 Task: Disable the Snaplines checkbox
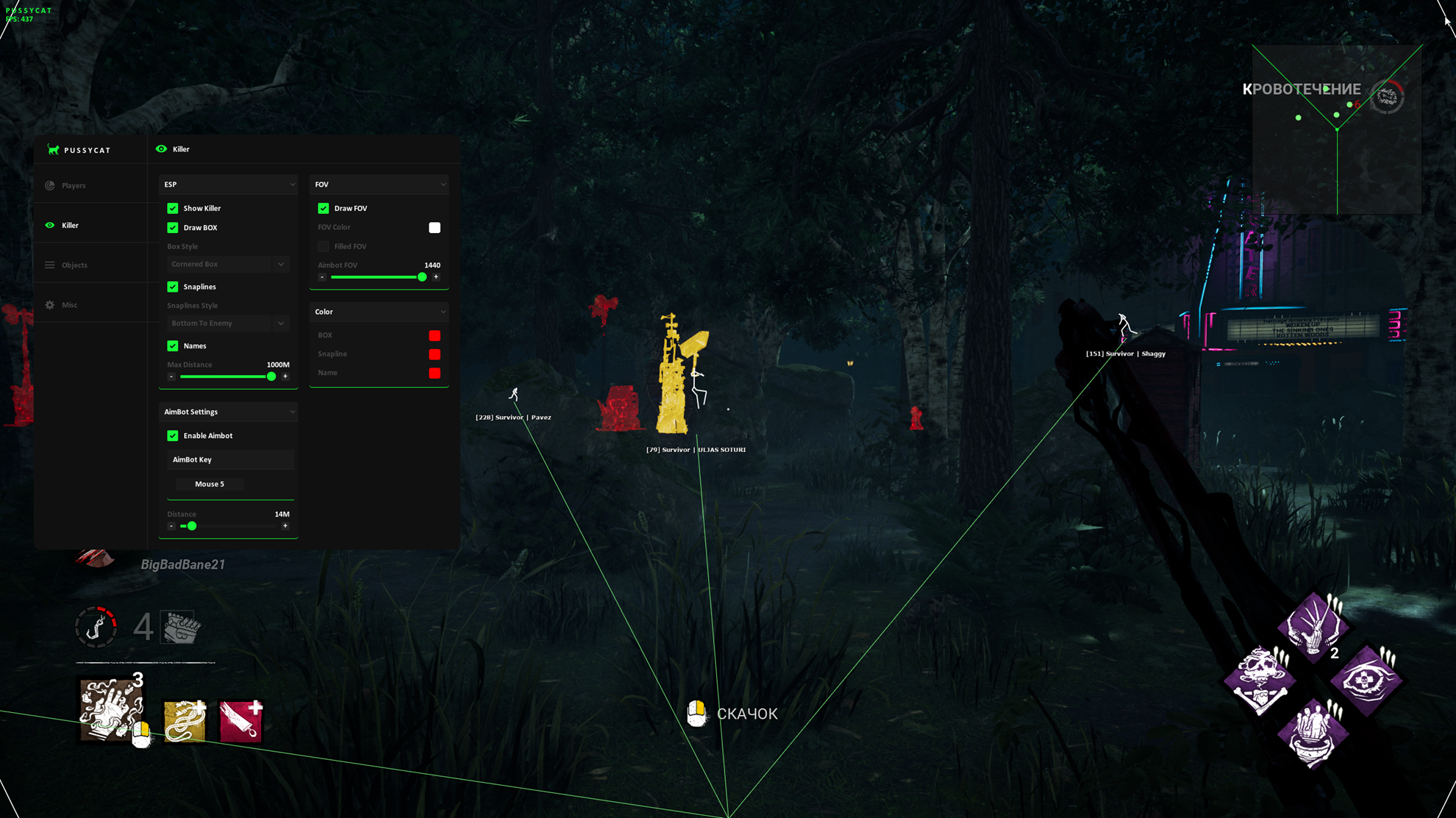pos(173,287)
